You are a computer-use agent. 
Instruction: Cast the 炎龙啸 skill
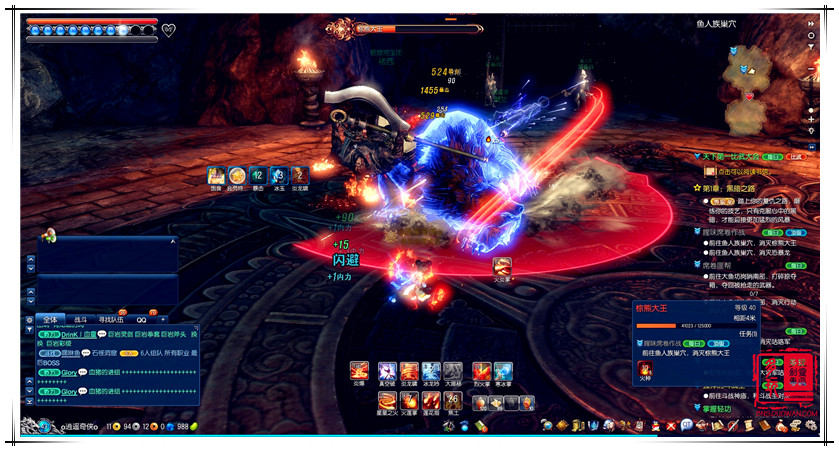click(x=409, y=371)
